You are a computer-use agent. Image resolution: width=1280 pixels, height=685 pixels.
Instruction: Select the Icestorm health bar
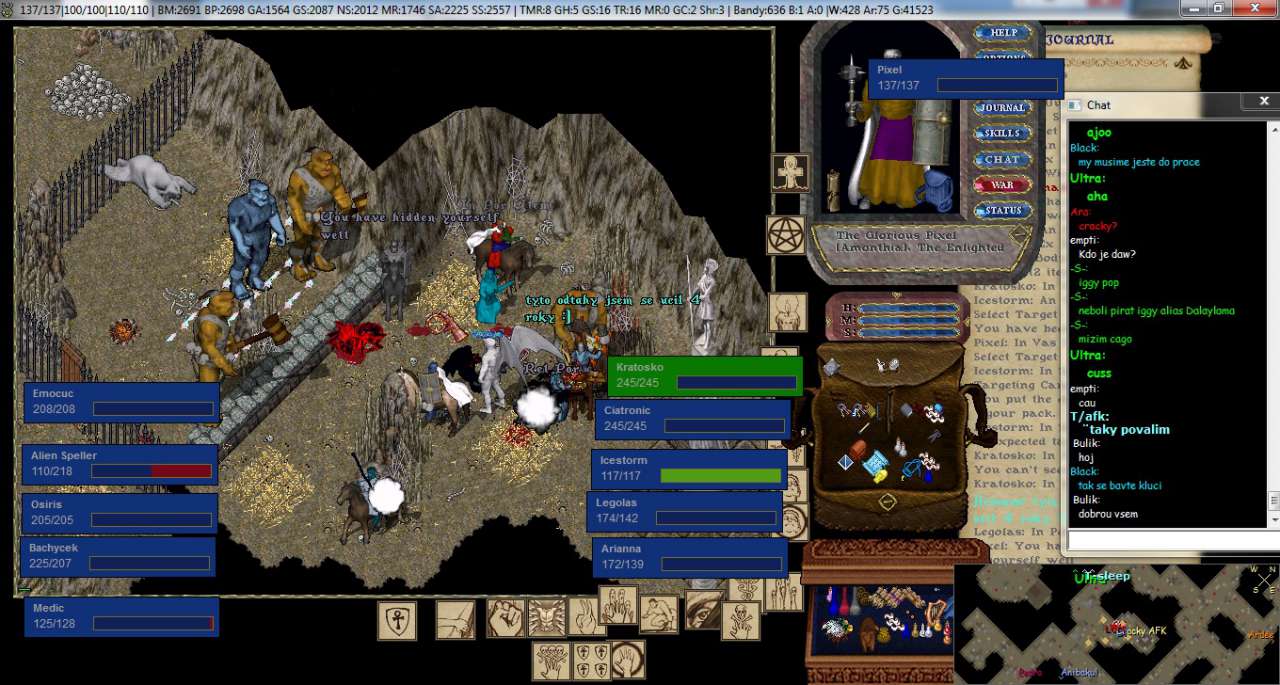coord(689,468)
